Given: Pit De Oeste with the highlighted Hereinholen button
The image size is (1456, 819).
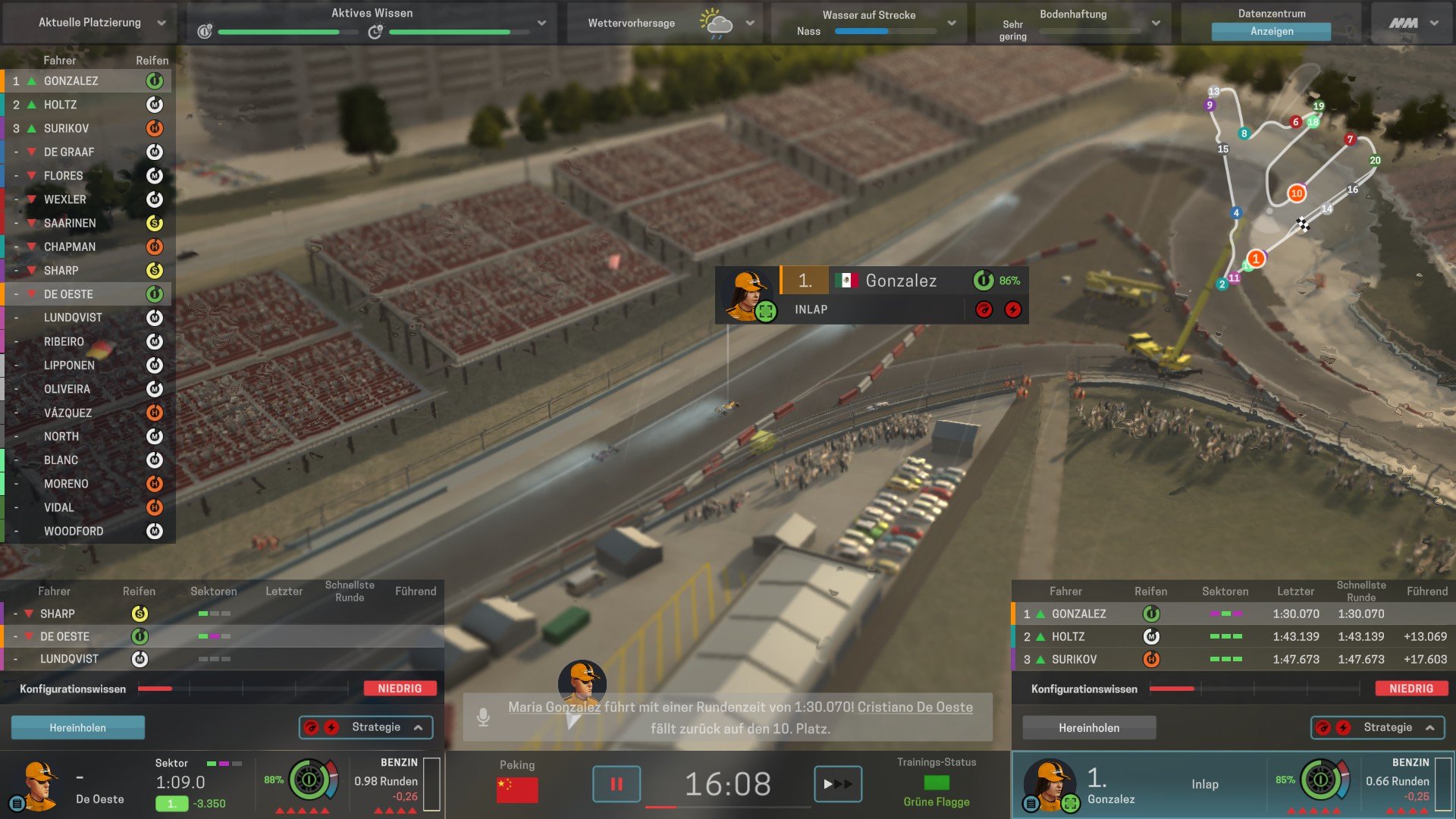Looking at the screenshot, I should [x=77, y=727].
